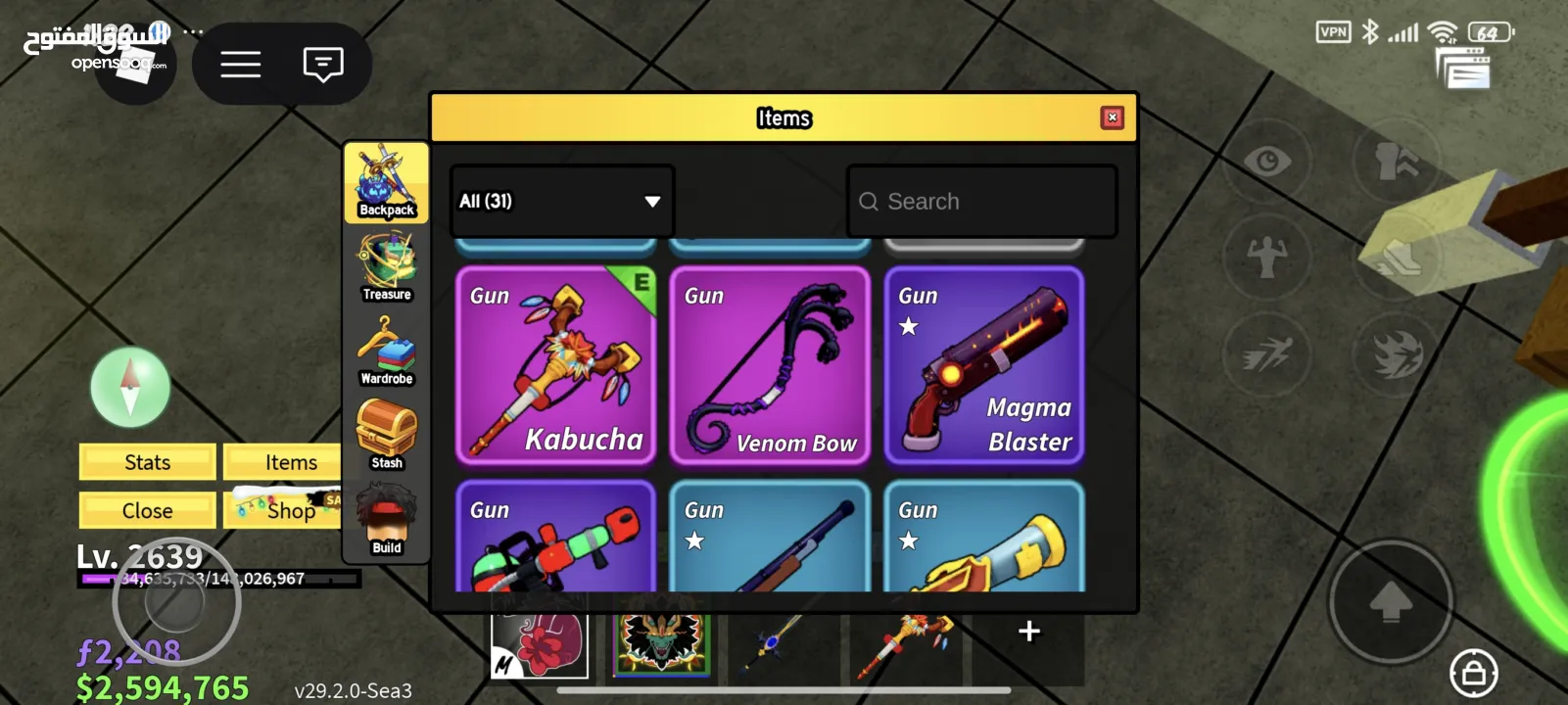Open the Shop menu
Image resolution: width=1568 pixels, height=705 pixels.
pyautogui.click(x=291, y=510)
